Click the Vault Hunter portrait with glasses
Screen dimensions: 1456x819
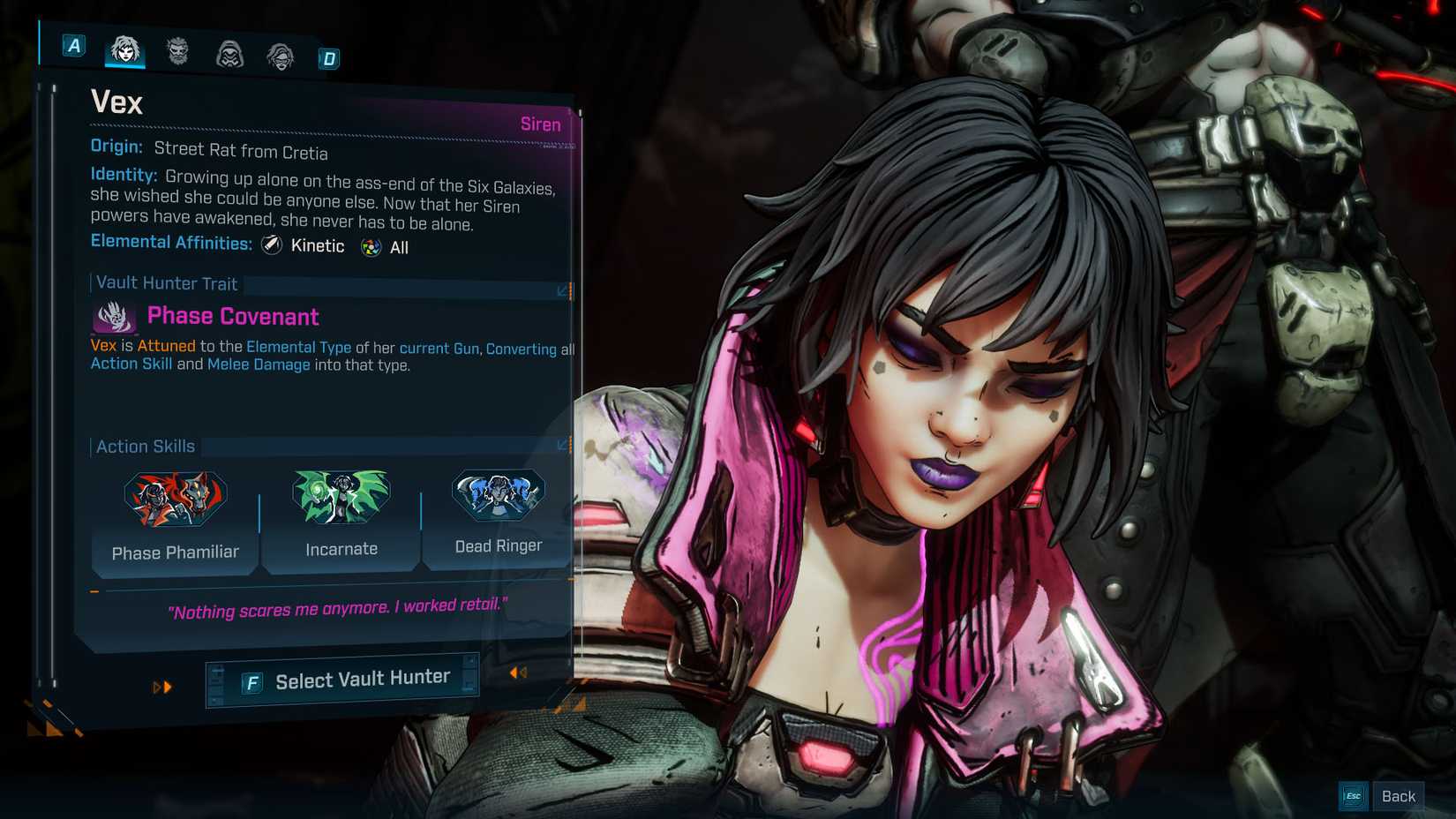pyautogui.click(x=280, y=55)
